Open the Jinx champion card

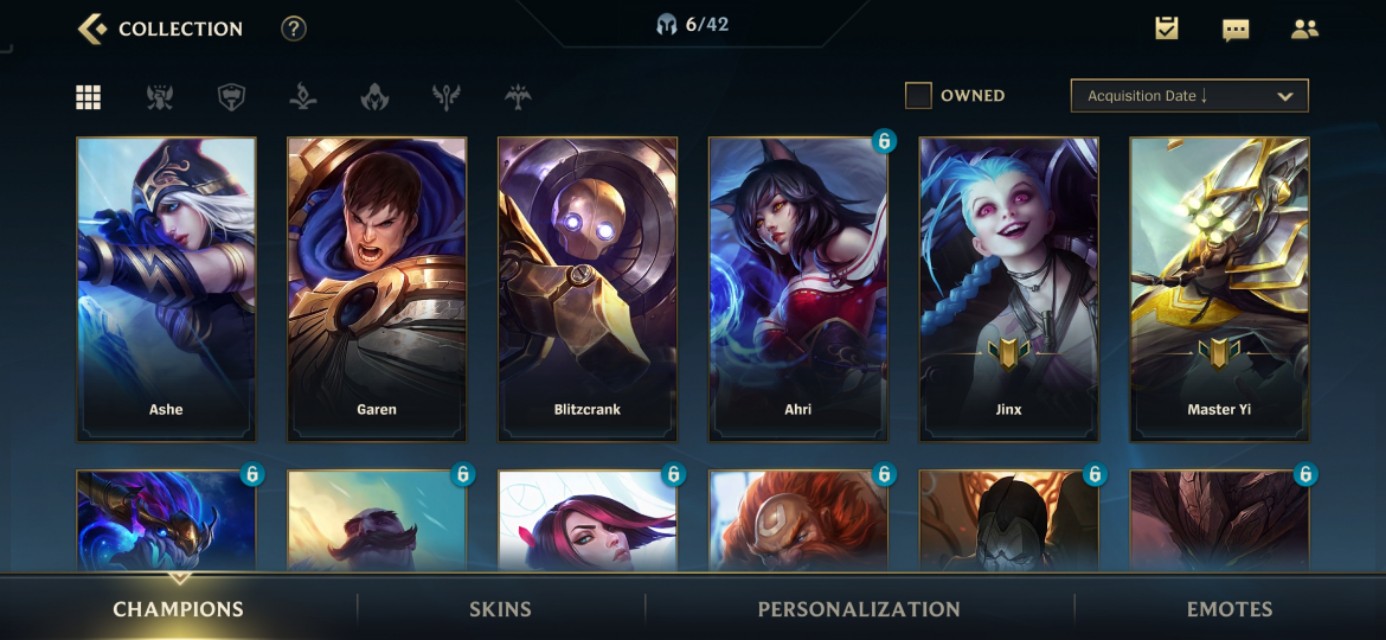point(1008,289)
